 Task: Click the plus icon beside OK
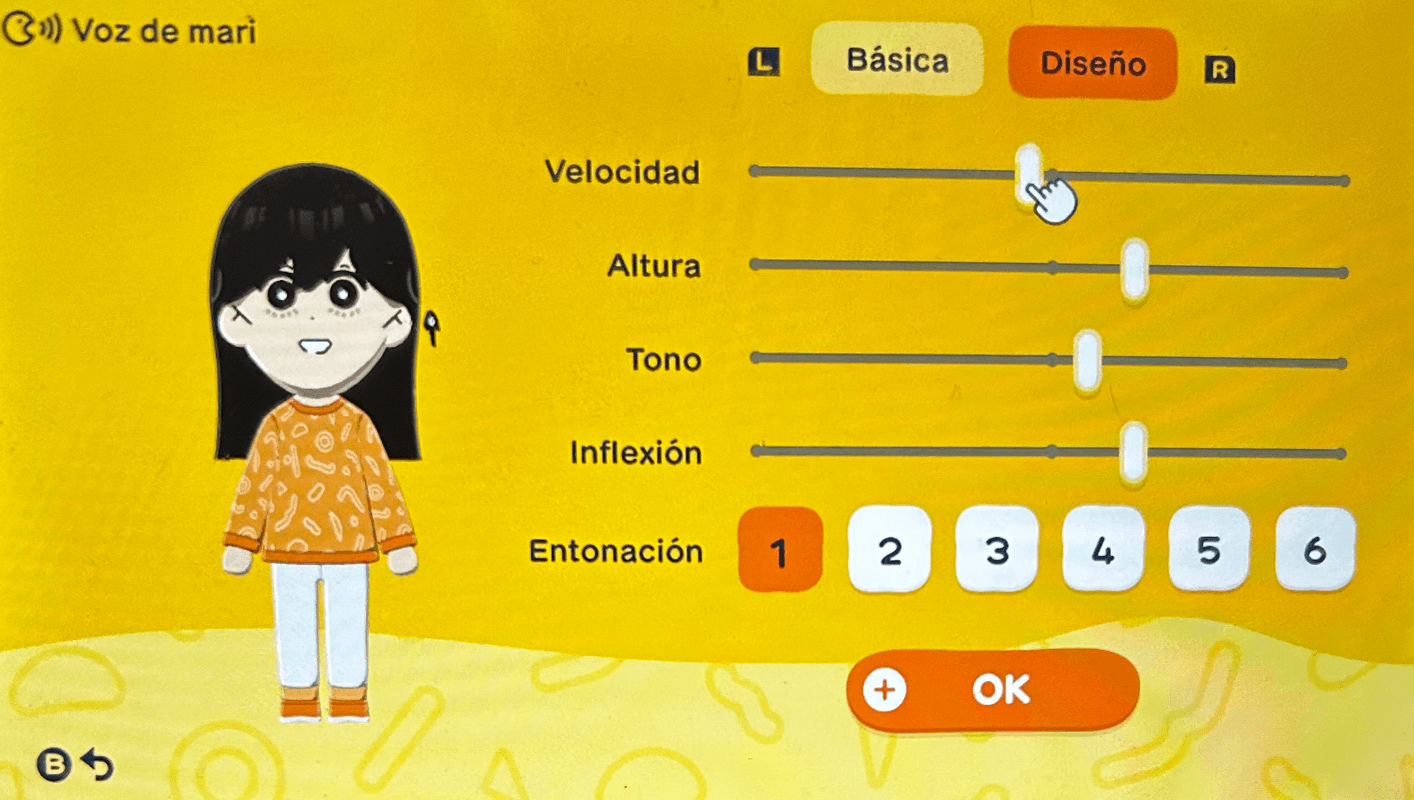click(x=886, y=688)
